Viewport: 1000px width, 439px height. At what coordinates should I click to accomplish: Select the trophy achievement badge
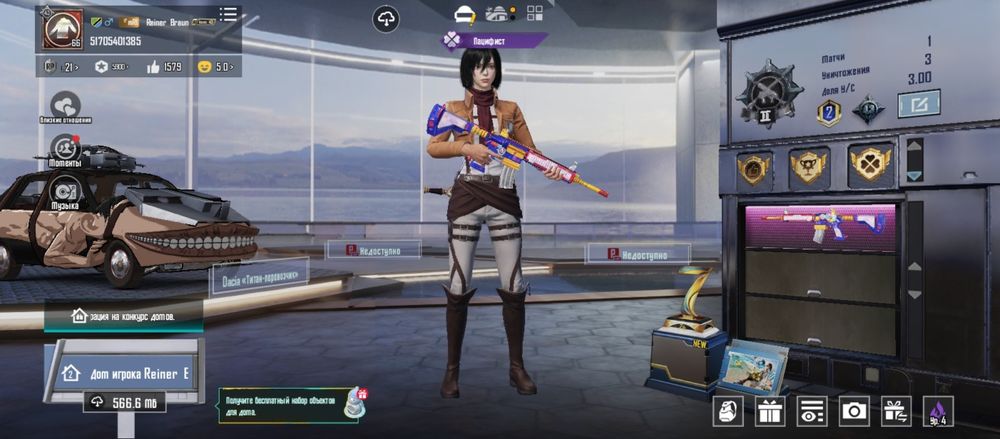(810, 166)
